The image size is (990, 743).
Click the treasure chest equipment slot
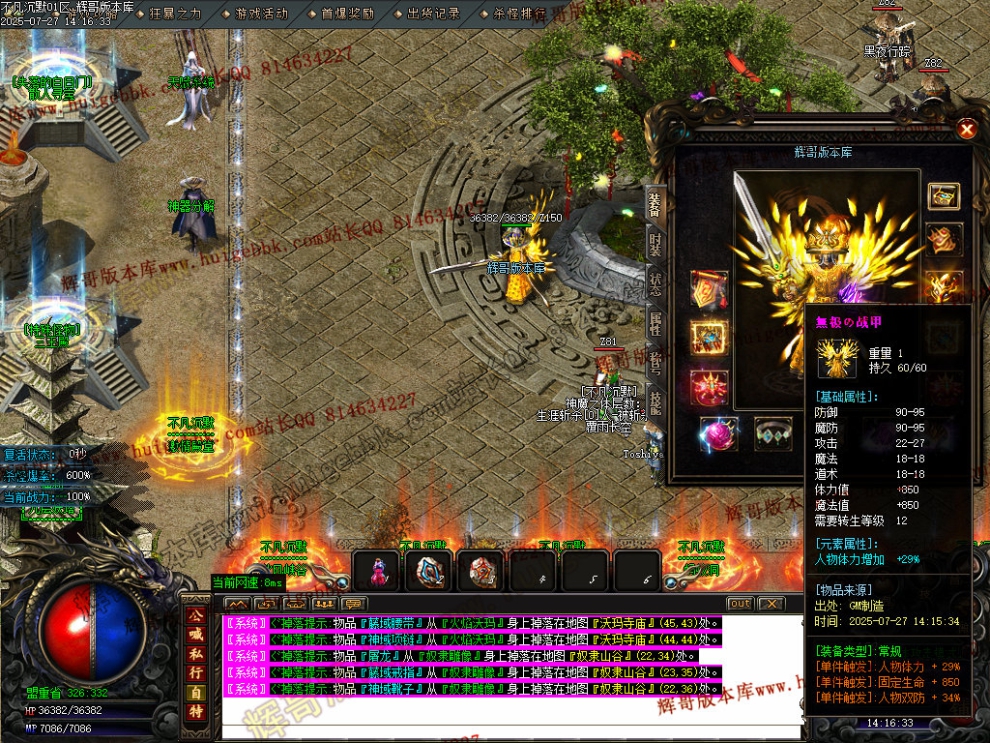[x=943, y=196]
